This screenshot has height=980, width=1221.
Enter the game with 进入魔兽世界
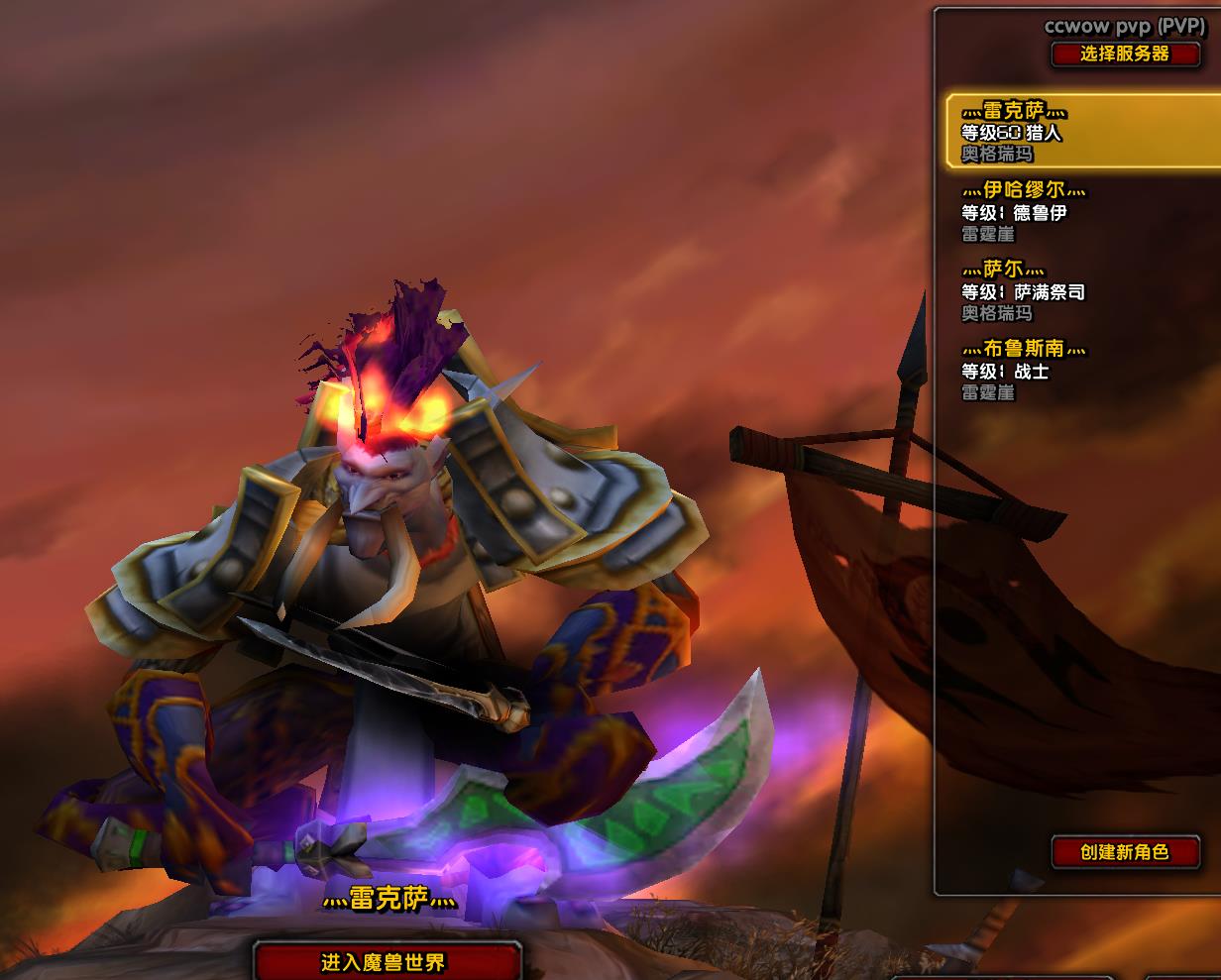tap(387, 962)
